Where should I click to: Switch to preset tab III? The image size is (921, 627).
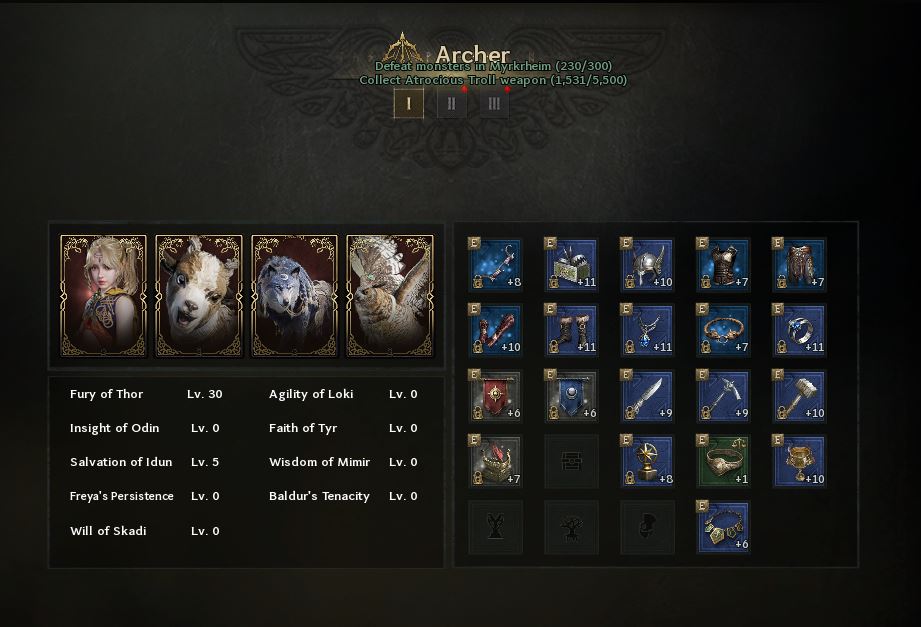pyautogui.click(x=494, y=103)
